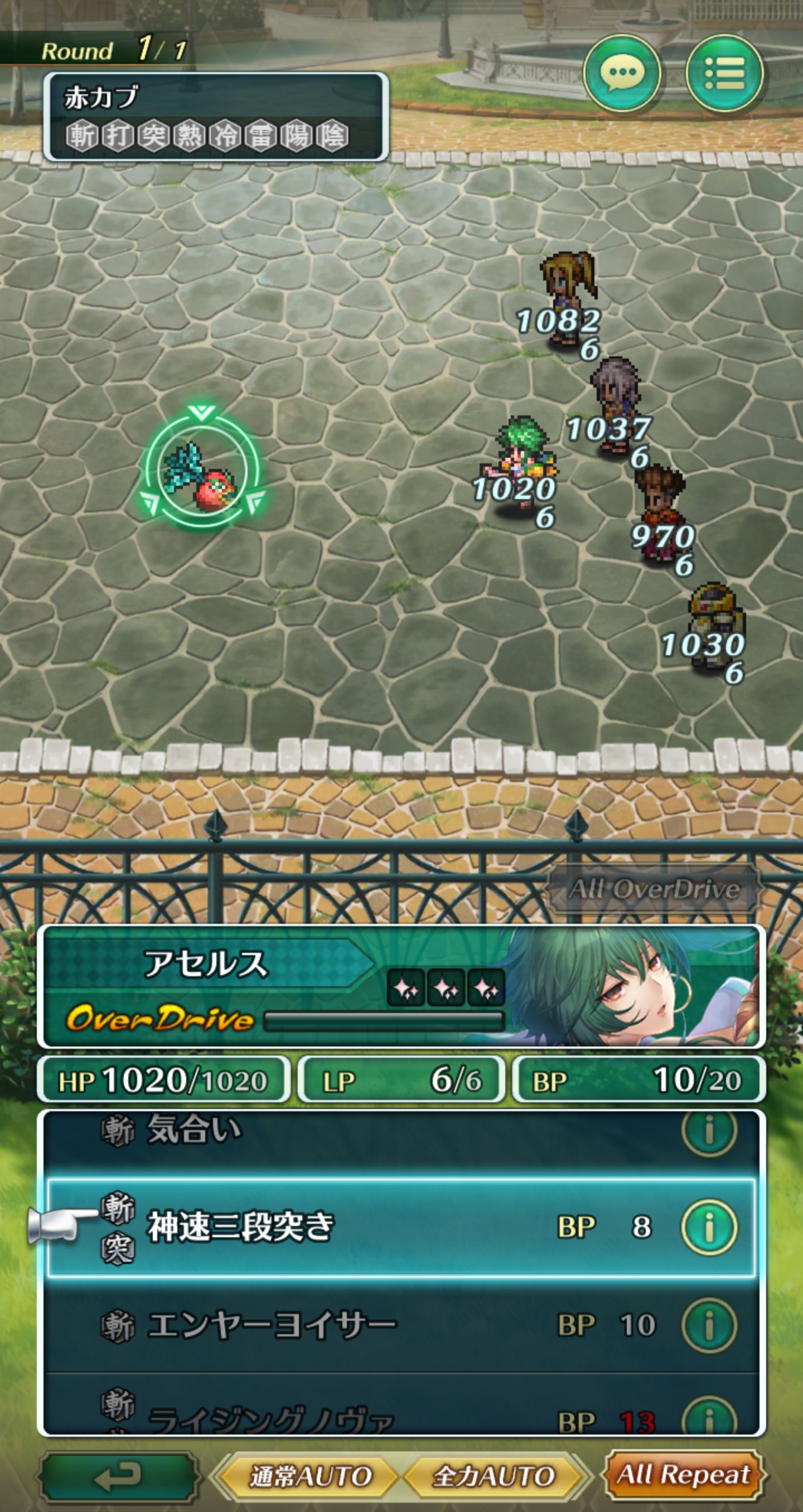
Task: Go back with the return arrow button
Action: [x=119, y=1475]
